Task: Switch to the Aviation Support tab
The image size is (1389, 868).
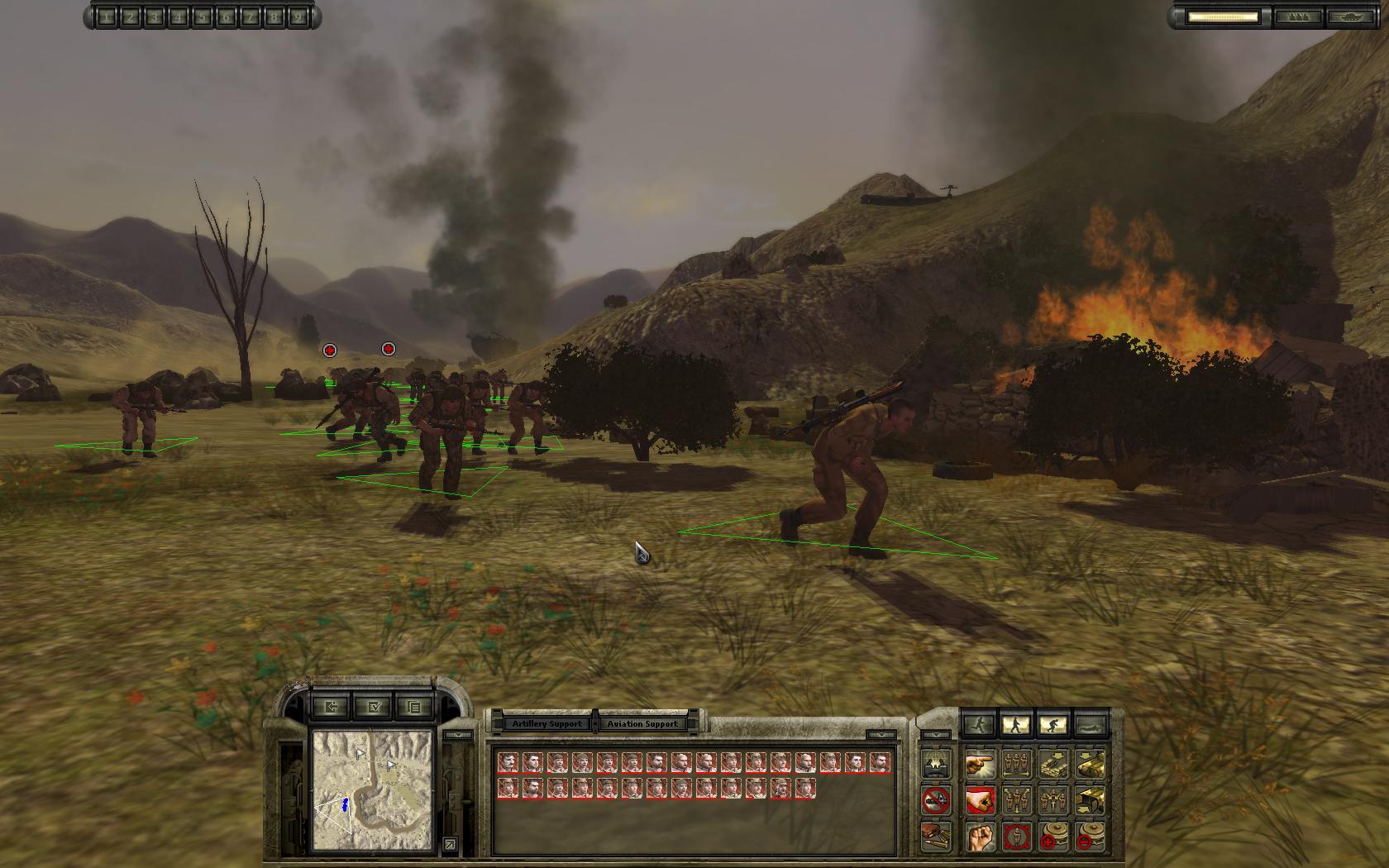Action: [x=643, y=723]
